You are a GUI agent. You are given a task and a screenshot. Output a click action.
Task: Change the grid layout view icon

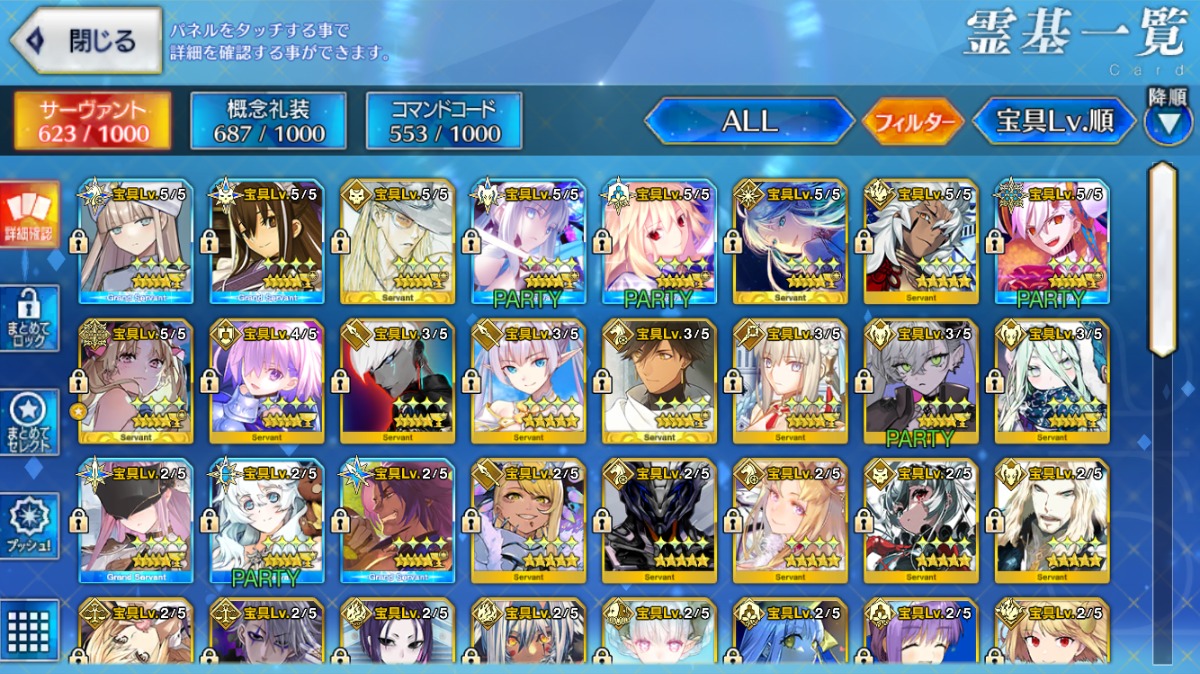point(28,630)
